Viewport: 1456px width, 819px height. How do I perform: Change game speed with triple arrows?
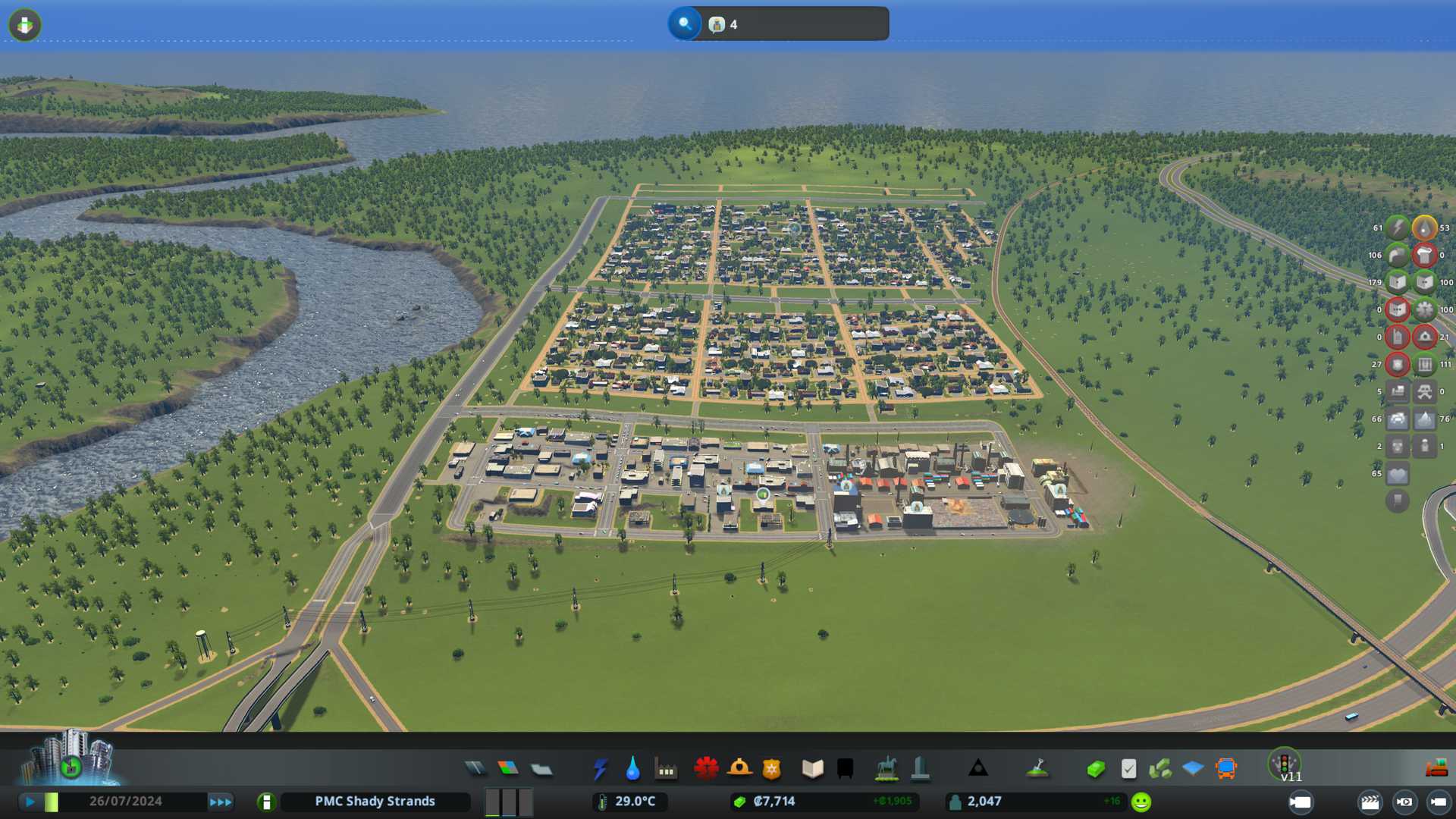(x=221, y=802)
